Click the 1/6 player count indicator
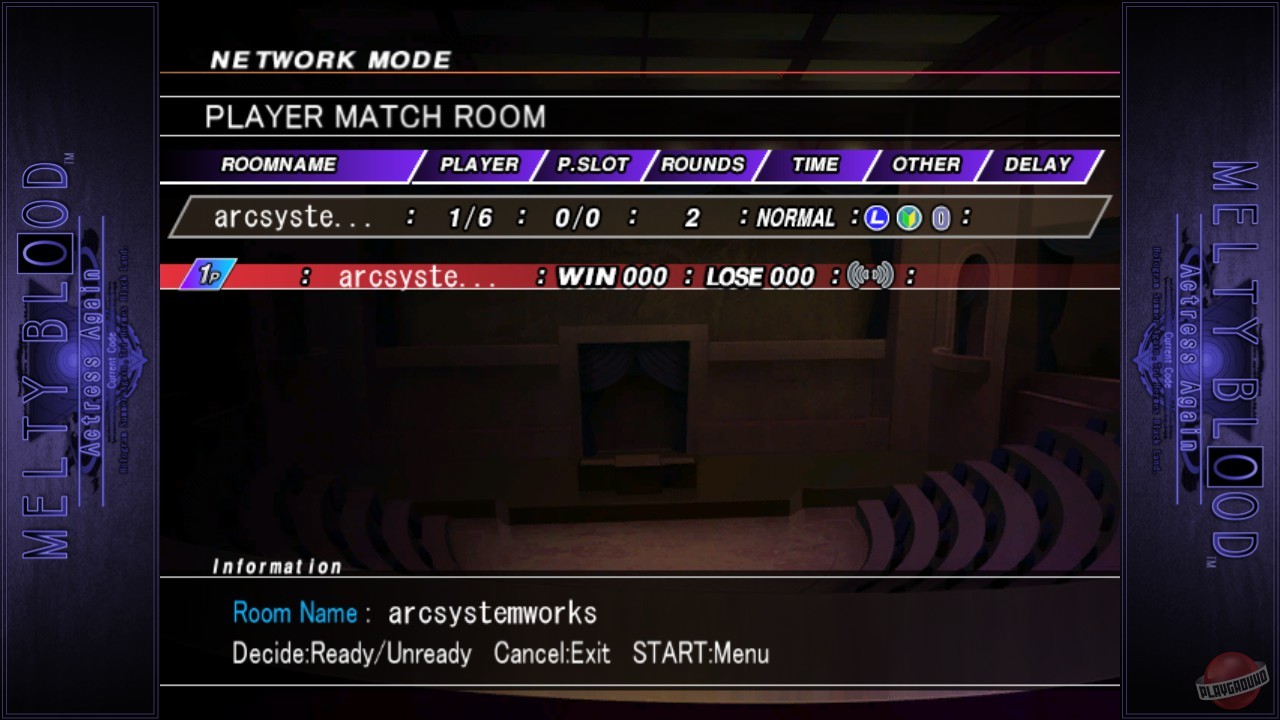Screen dimensions: 1280x720 tap(470, 217)
